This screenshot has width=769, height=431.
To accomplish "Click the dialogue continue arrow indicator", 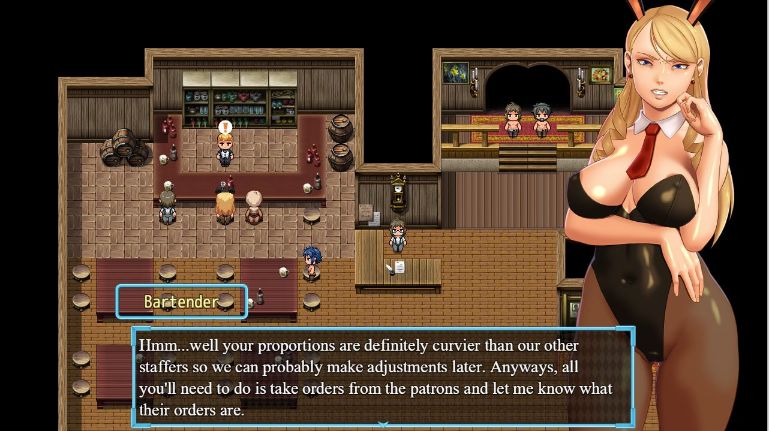I will pyautogui.click(x=383, y=423).
